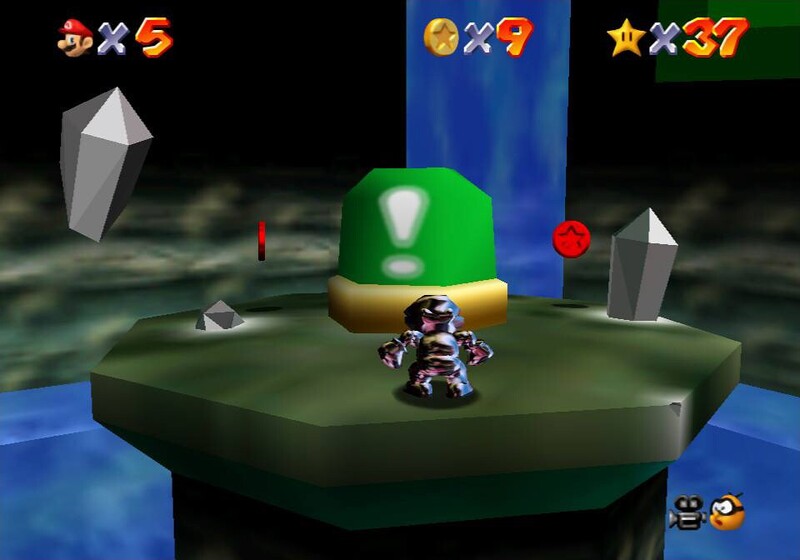Click the camera icon in the HUD
Screen dimensions: 800x560
(687, 511)
